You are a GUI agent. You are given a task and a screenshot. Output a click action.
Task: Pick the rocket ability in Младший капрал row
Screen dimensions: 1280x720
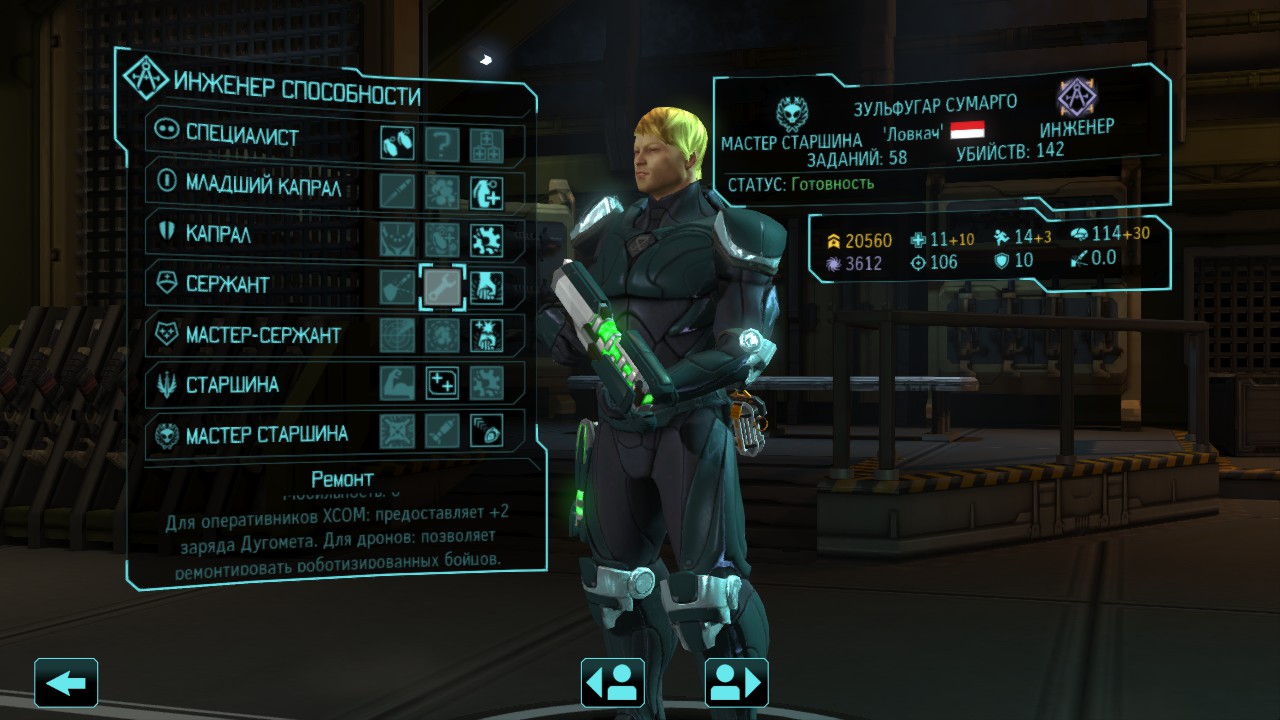pyautogui.click(x=397, y=190)
